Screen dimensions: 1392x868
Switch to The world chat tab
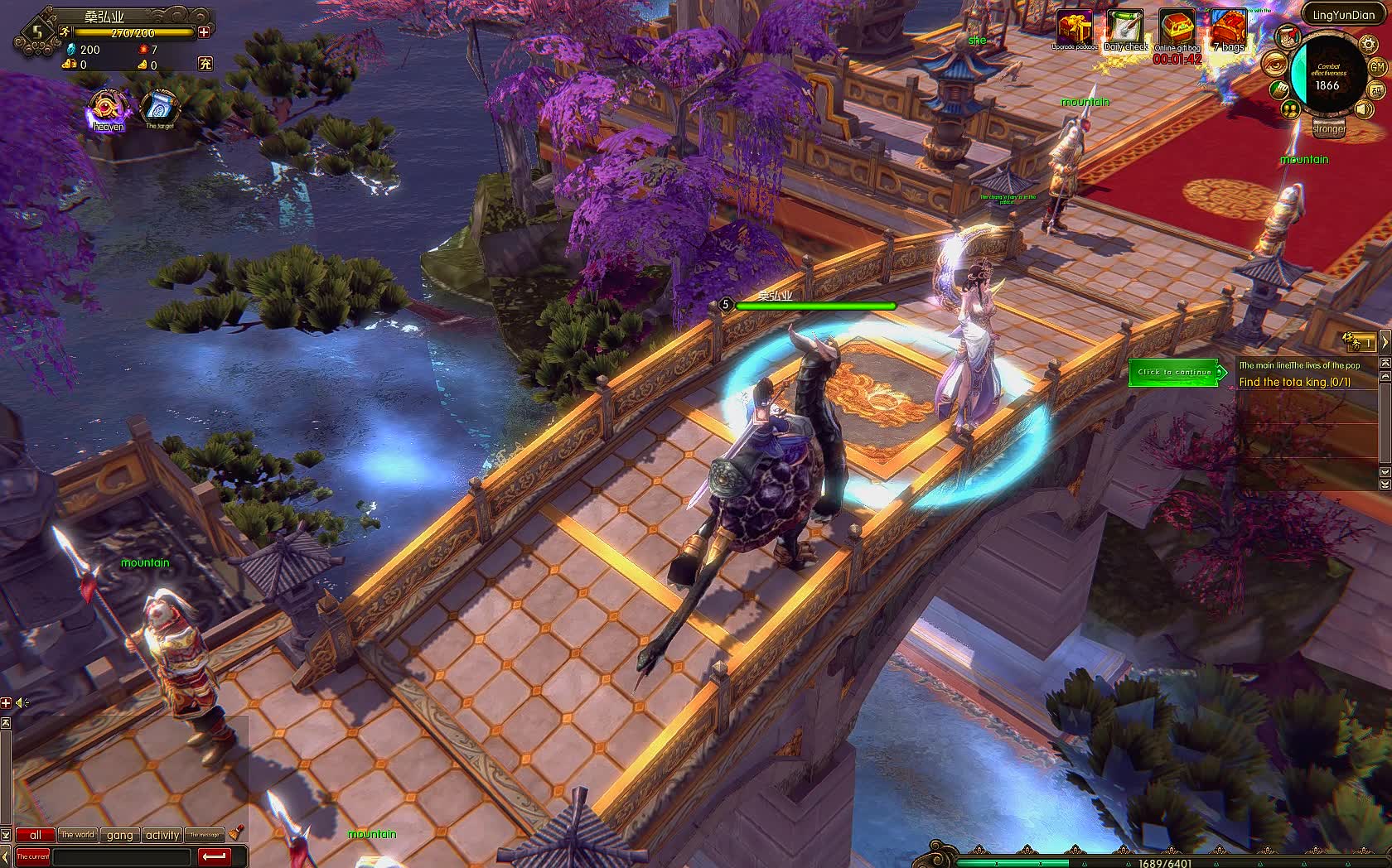tap(78, 834)
